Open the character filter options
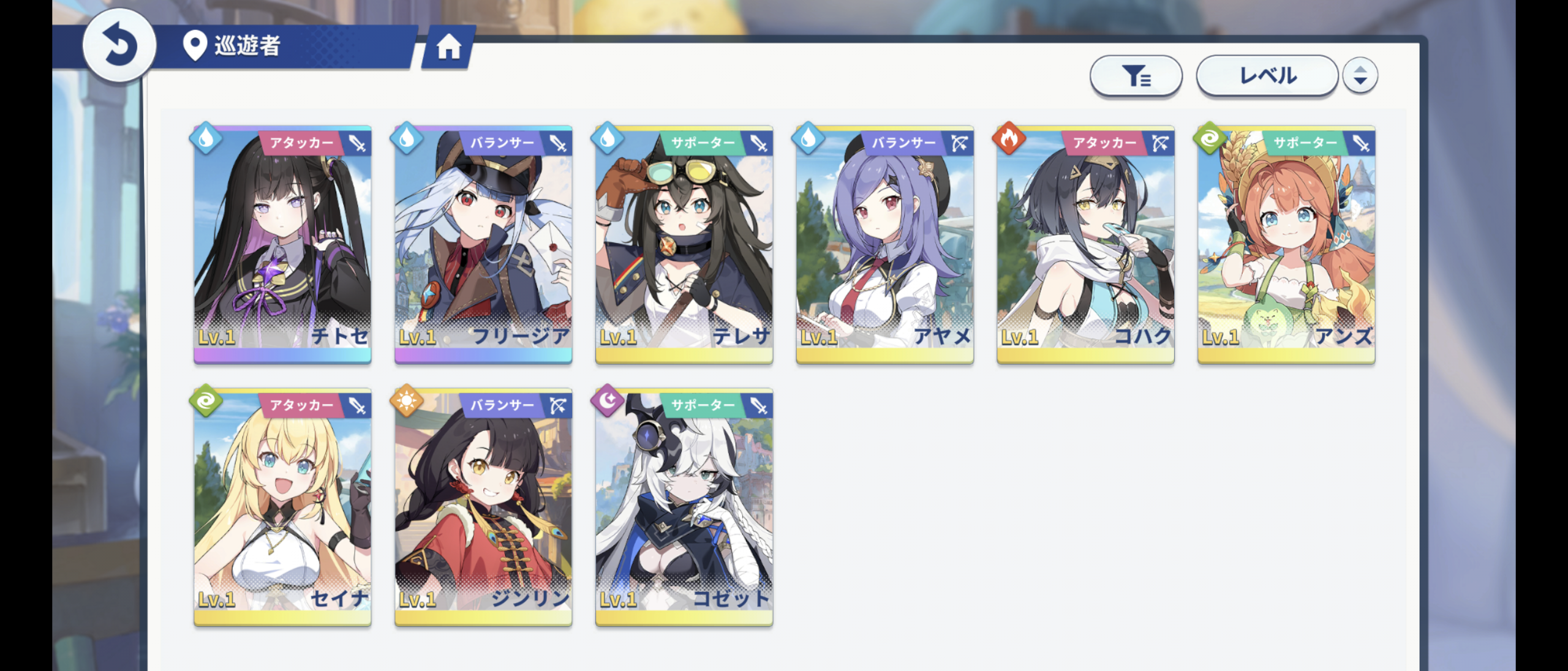1568x671 pixels. [1136, 76]
